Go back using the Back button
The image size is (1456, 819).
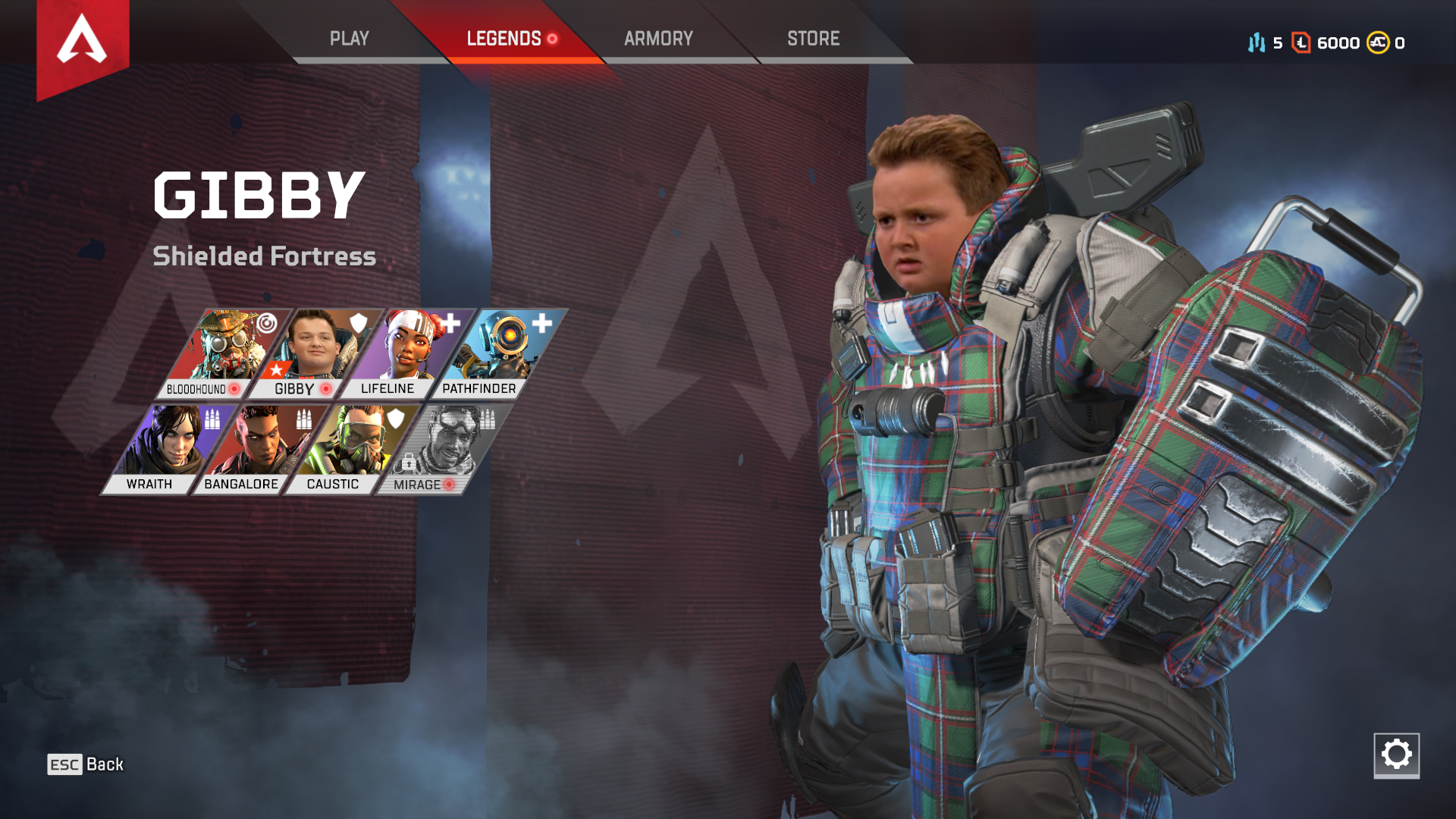tap(86, 764)
